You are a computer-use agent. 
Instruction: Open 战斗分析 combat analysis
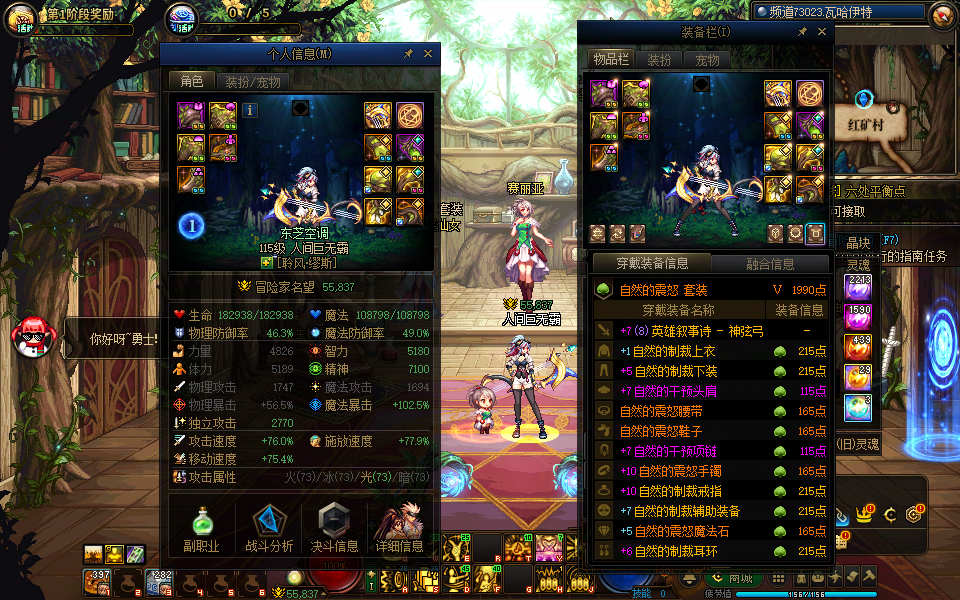coord(268,526)
